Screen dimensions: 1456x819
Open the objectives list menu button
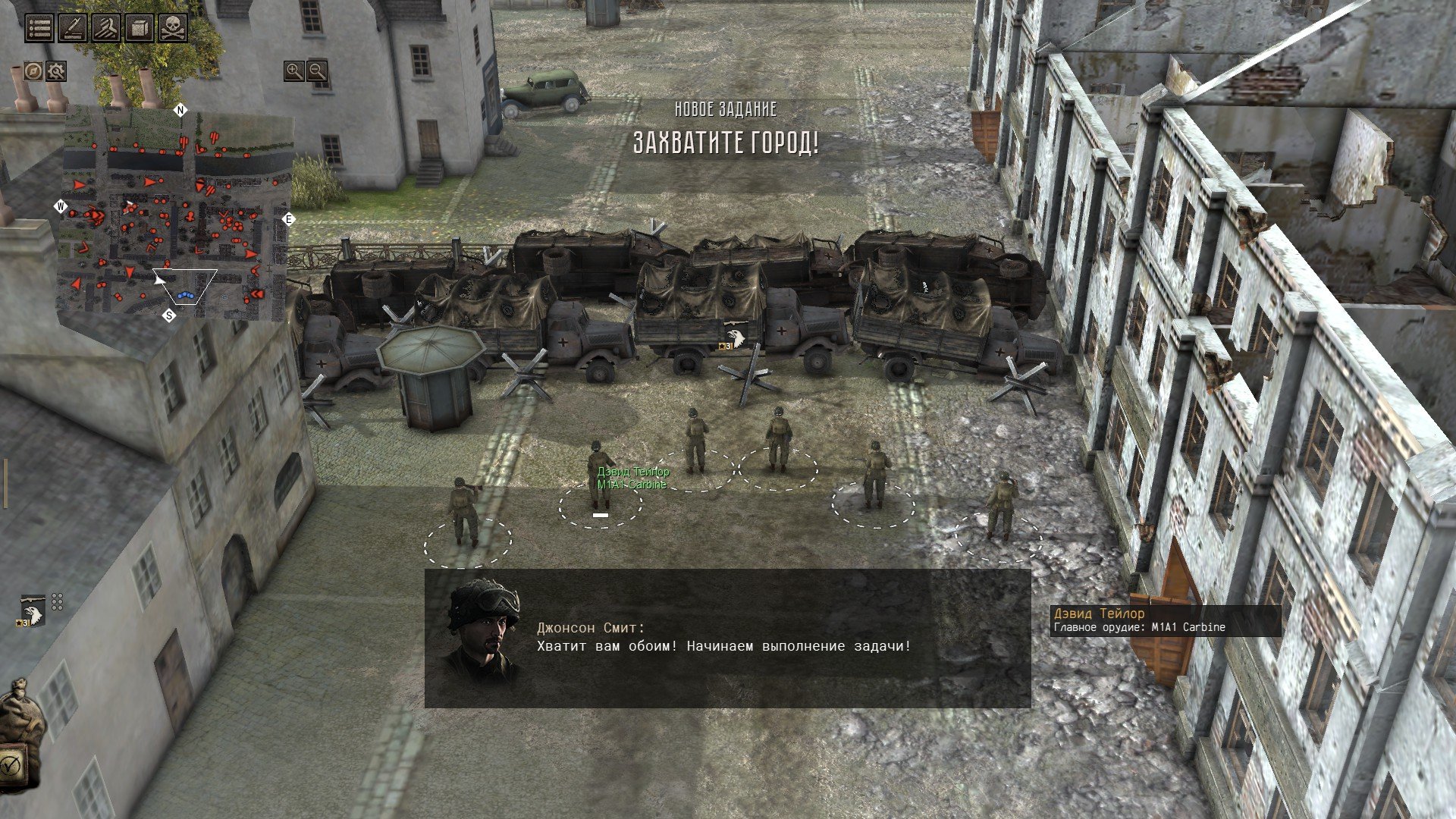pyautogui.click(x=39, y=28)
